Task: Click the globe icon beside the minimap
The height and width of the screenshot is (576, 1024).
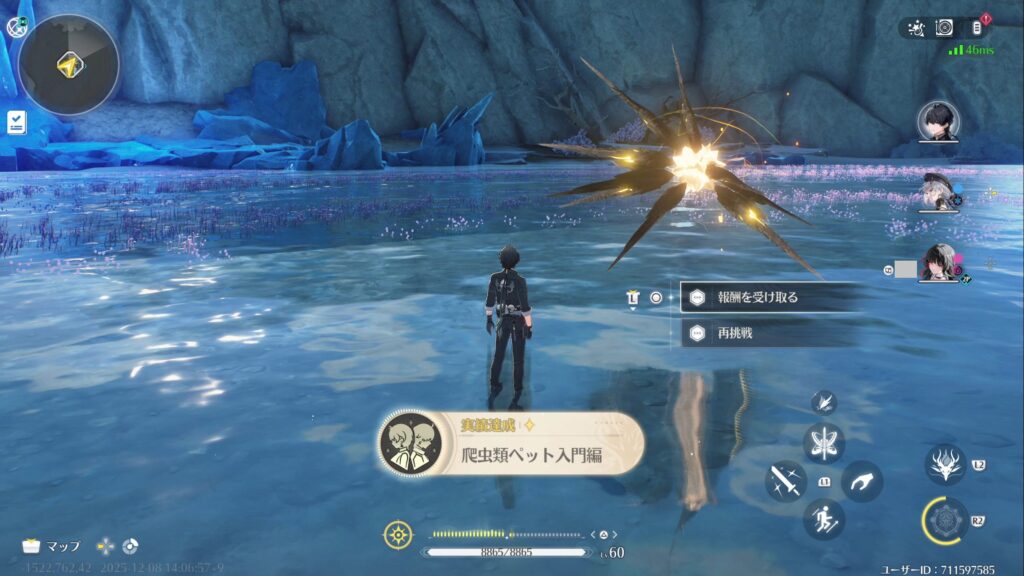Action: click(14, 28)
